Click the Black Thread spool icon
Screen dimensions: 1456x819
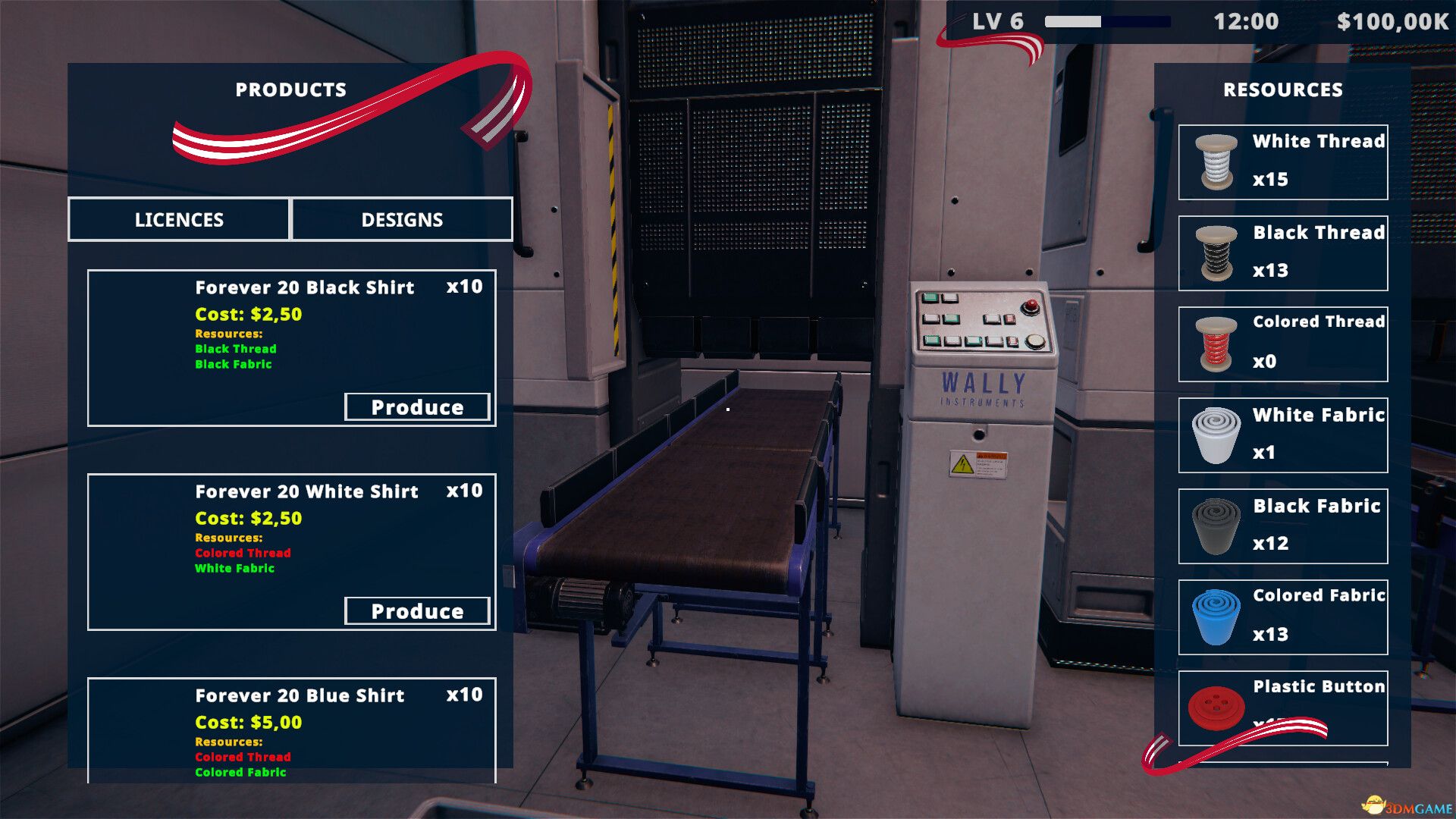[1217, 252]
